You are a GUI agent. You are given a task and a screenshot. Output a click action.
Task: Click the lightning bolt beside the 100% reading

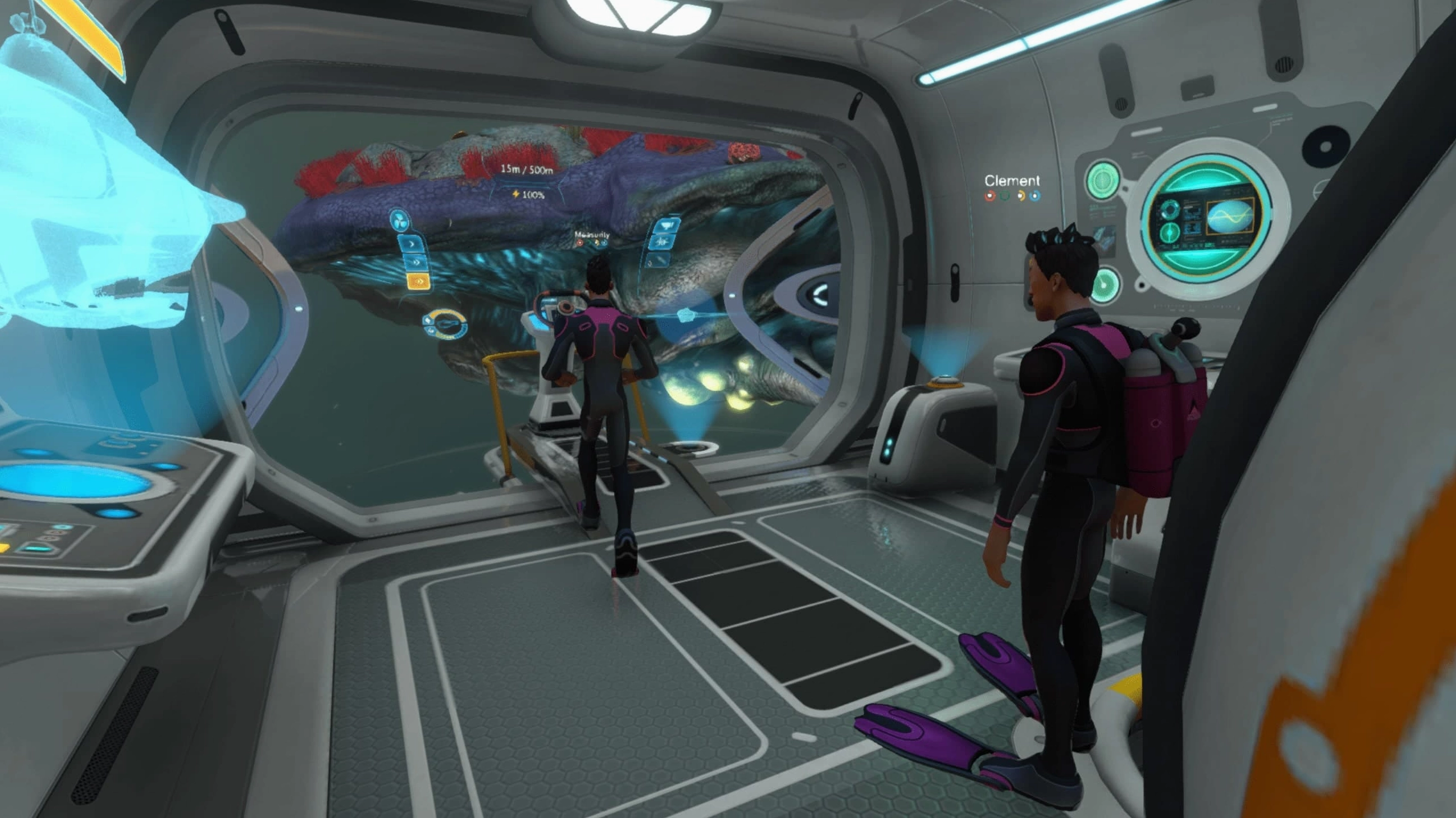pos(516,194)
